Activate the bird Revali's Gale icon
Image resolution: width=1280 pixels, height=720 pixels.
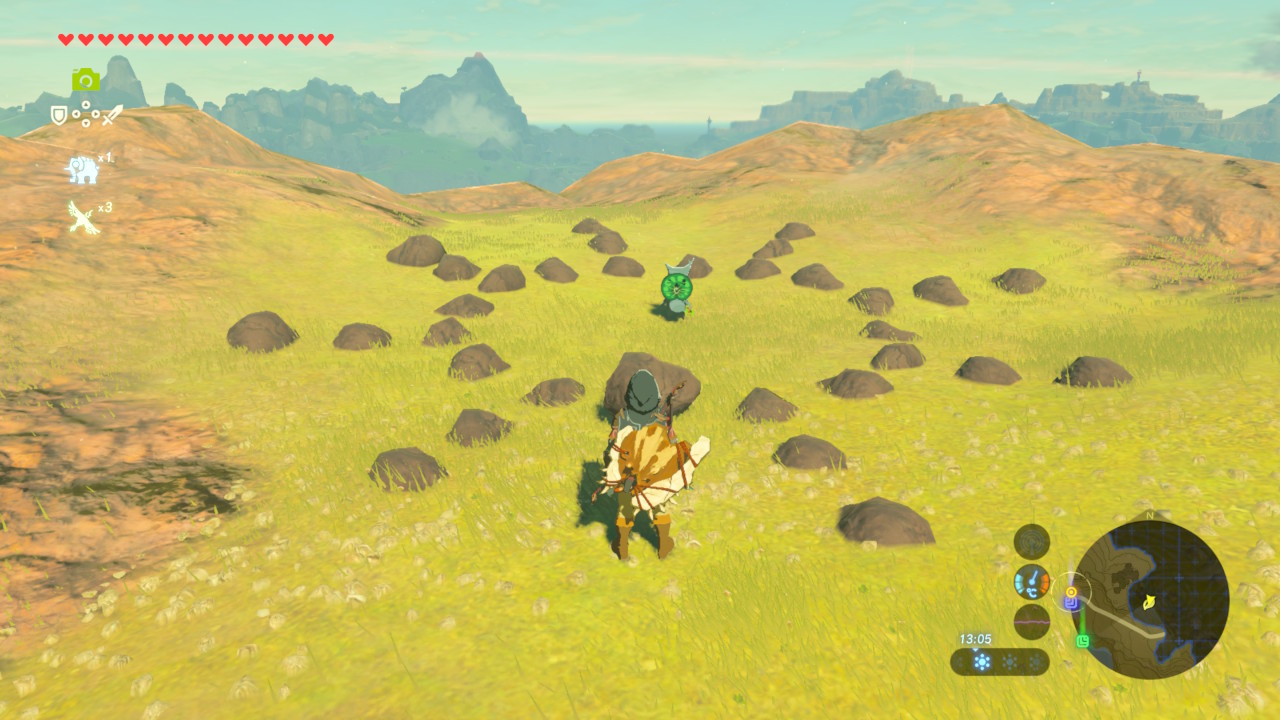83,217
